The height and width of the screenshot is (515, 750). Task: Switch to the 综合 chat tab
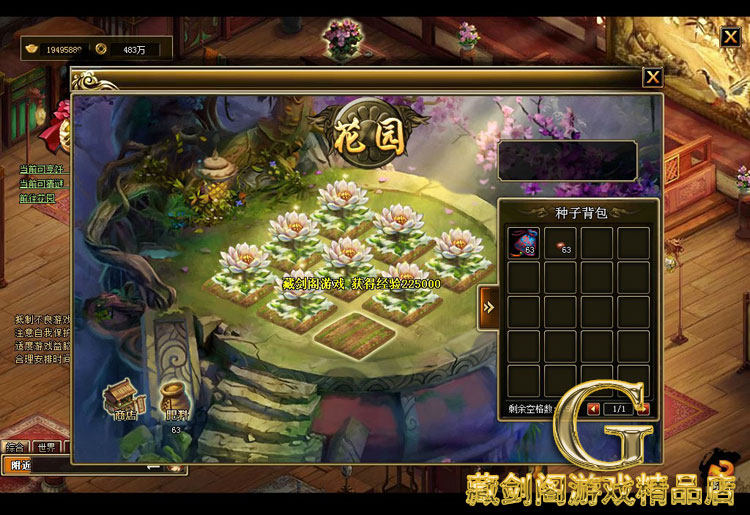15,447
